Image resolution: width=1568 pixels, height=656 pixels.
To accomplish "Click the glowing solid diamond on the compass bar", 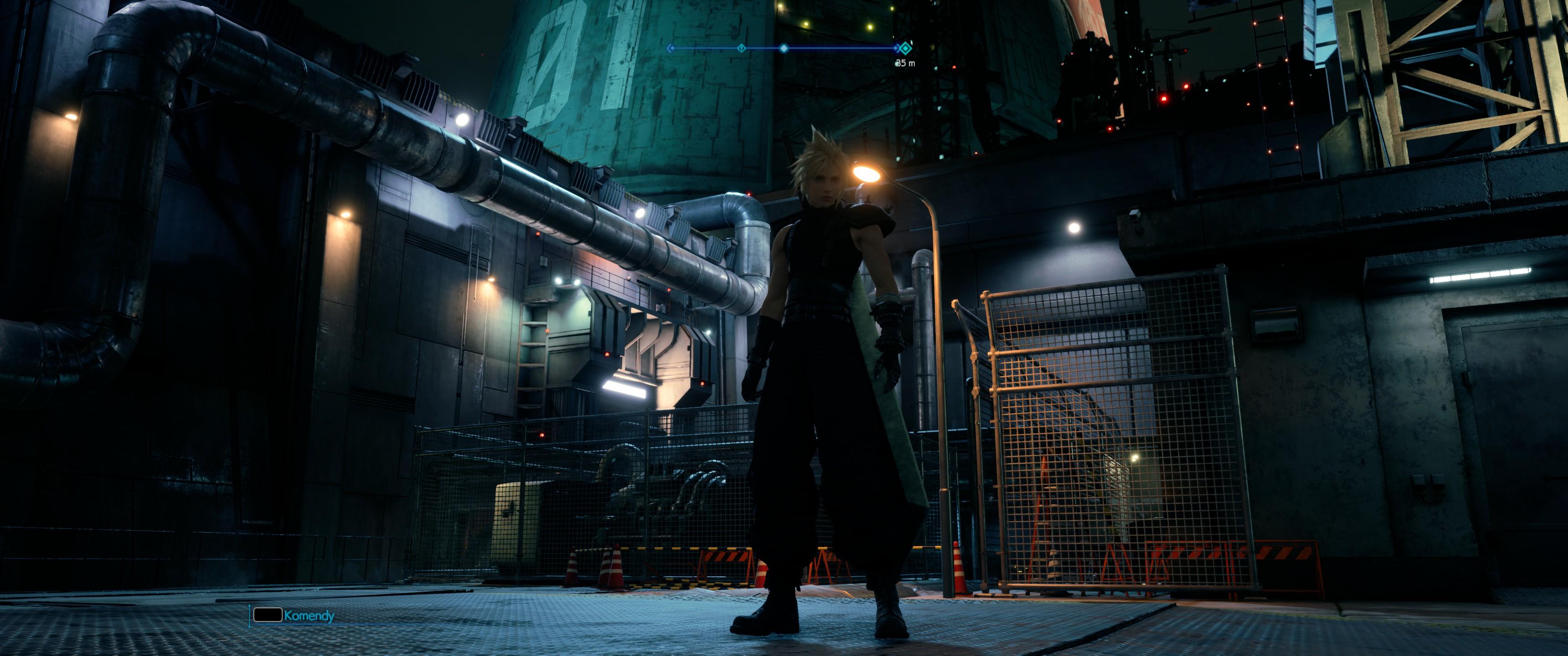I will pos(784,48).
